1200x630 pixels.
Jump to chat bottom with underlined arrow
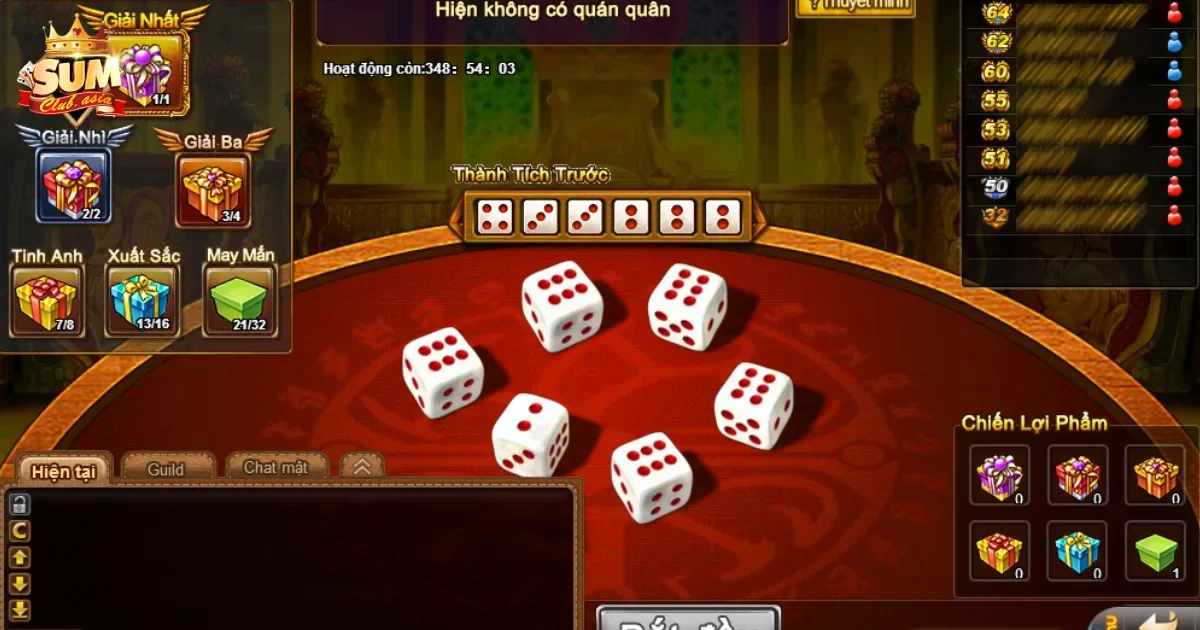(20, 610)
